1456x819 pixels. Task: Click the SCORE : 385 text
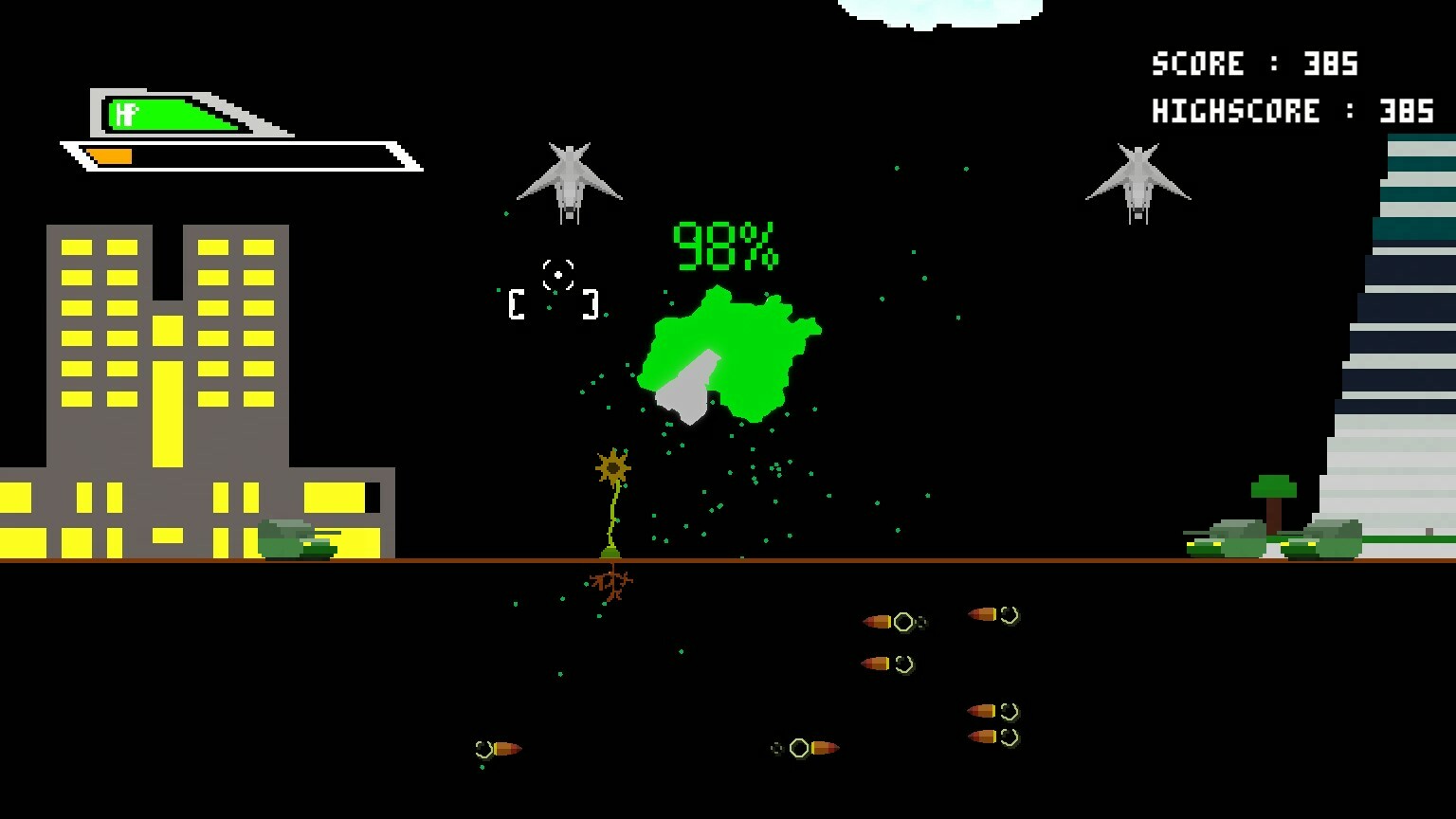tap(1255, 64)
